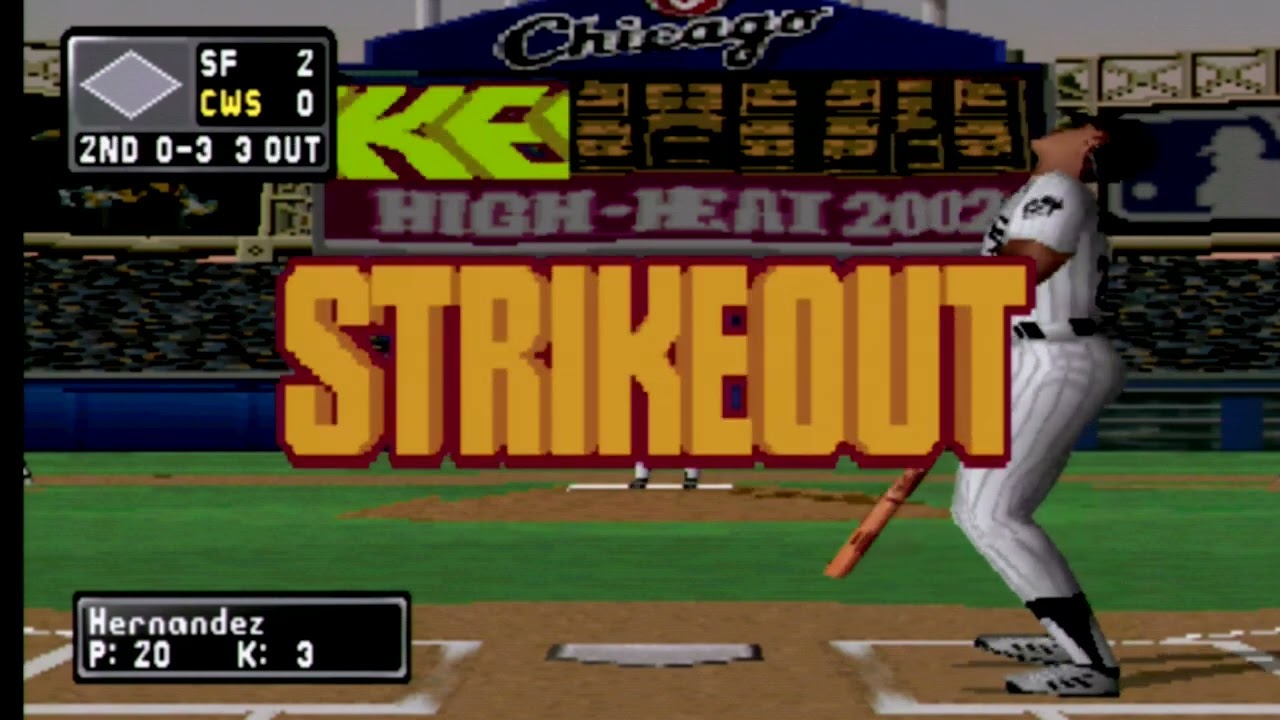
Task: Expand the Hernandez pitcher stats box
Action: 243,638
